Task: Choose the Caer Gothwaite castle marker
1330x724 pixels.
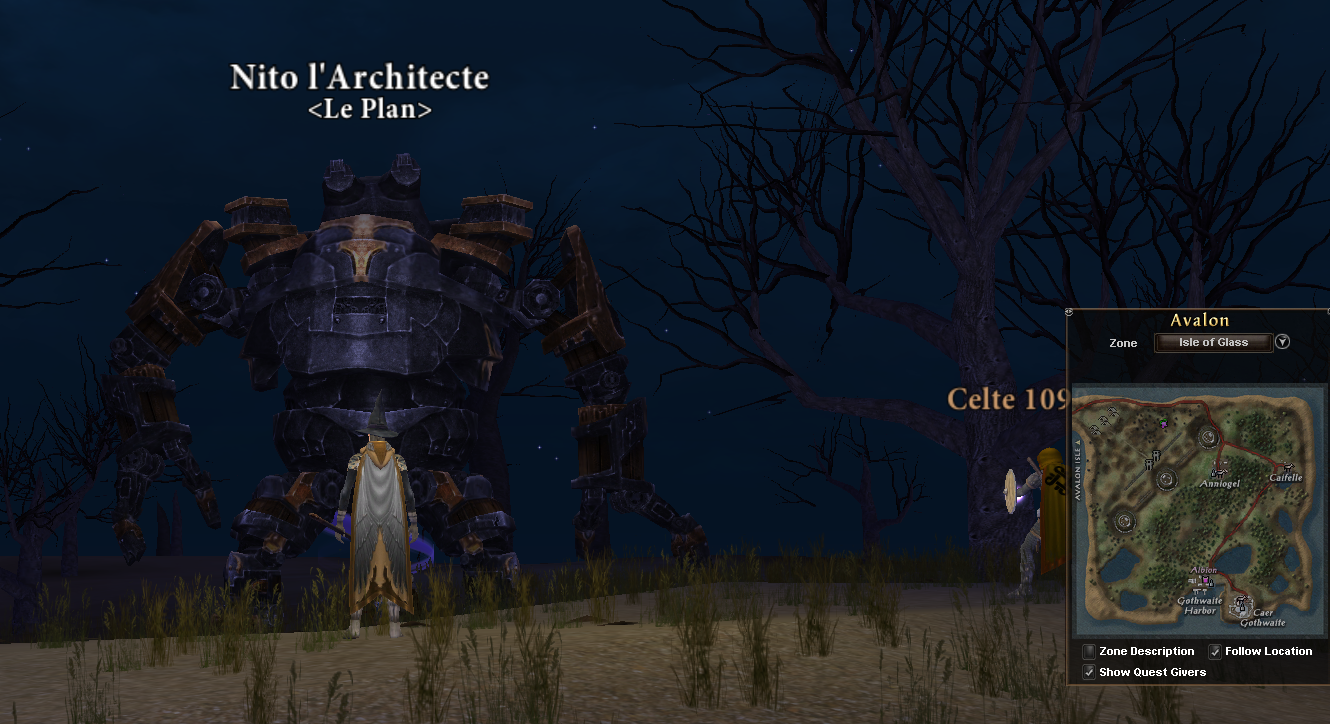Action: [1243, 604]
